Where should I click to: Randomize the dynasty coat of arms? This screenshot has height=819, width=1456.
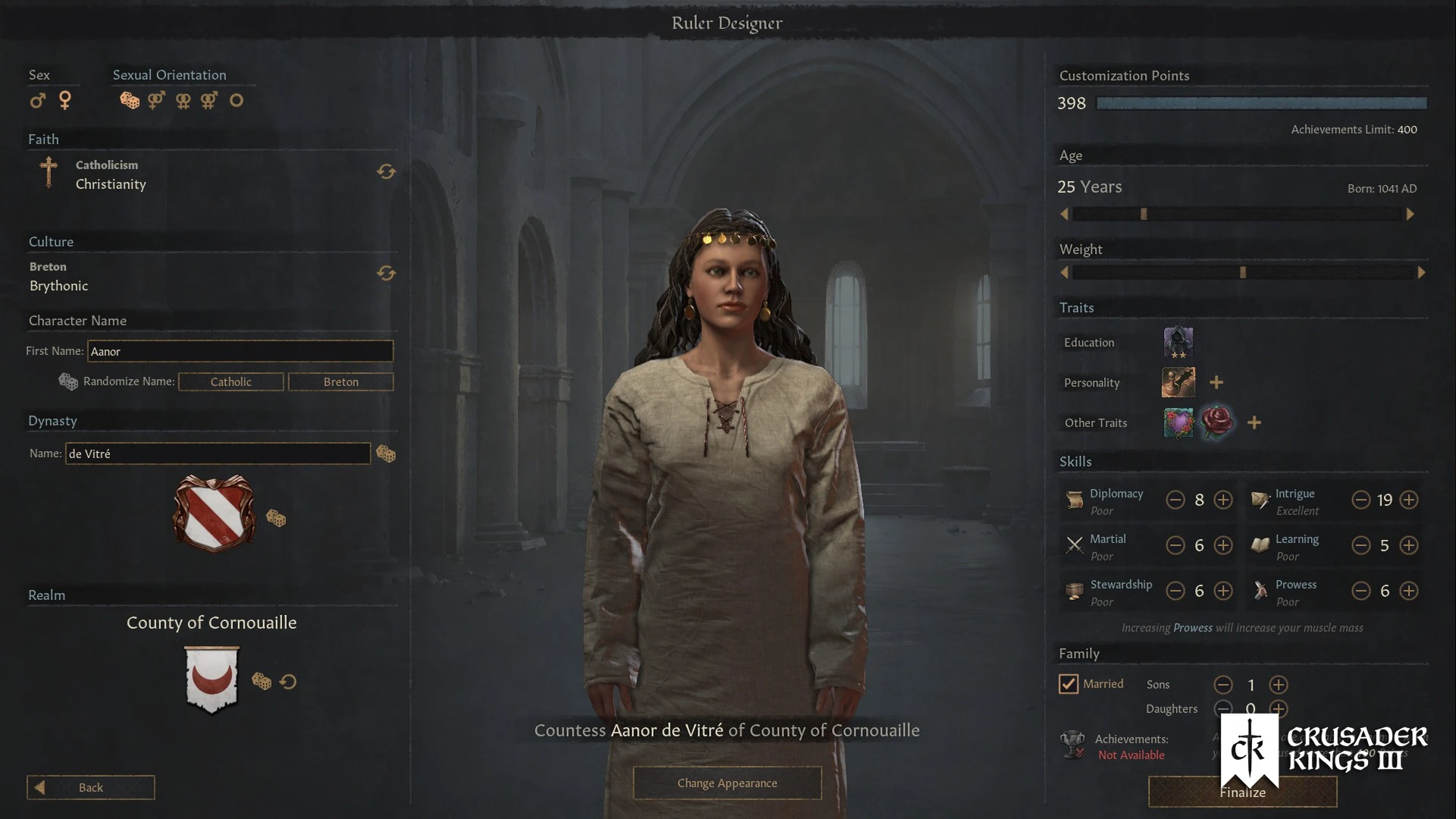pos(276,519)
